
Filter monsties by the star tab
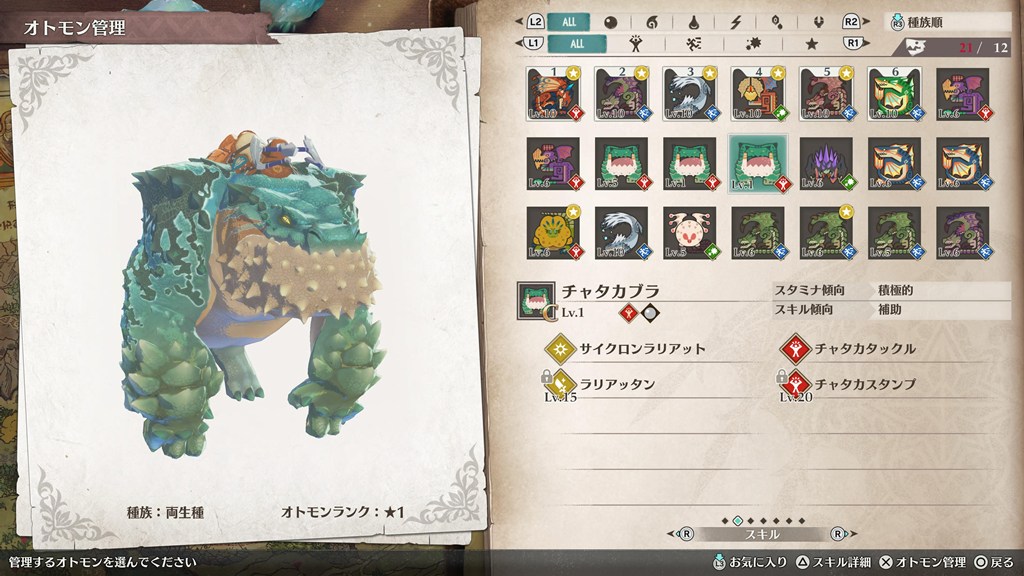coord(811,44)
